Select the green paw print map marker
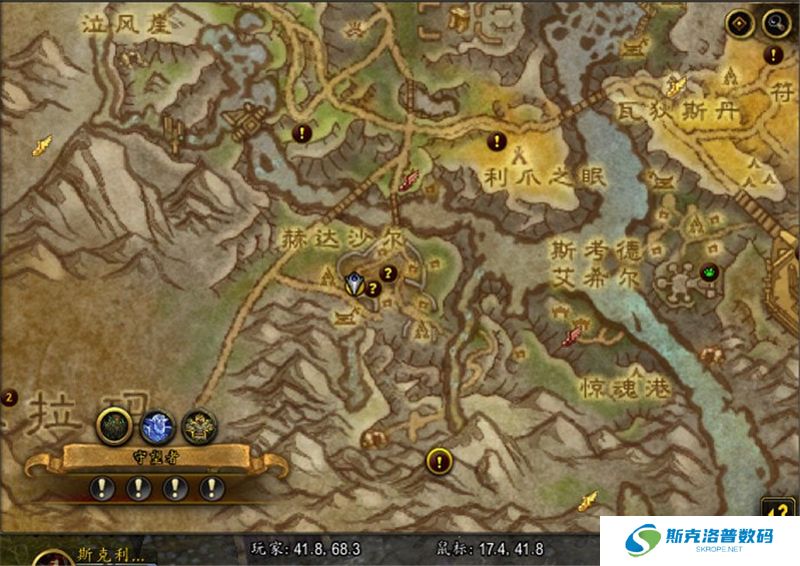The width and height of the screenshot is (800, 566). 710,271
